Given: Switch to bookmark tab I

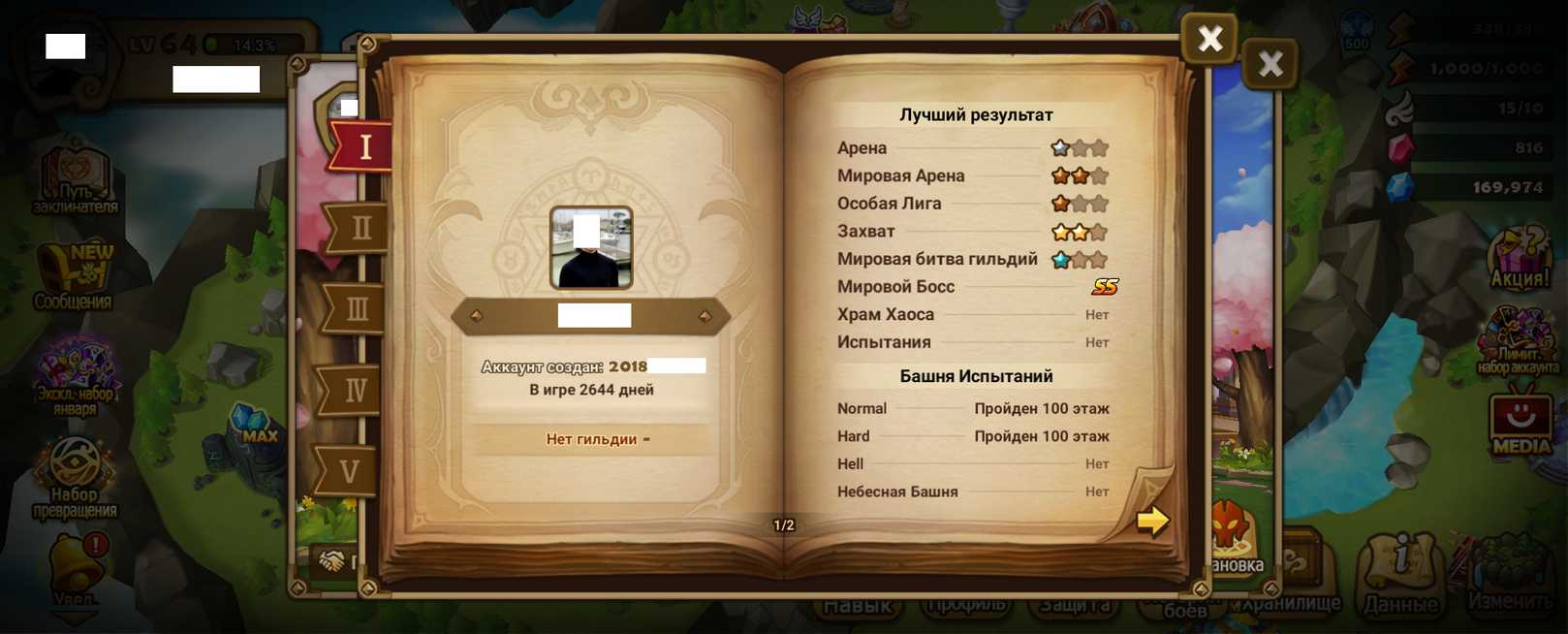Looking at the screenshot, I should tap(362, 146).
